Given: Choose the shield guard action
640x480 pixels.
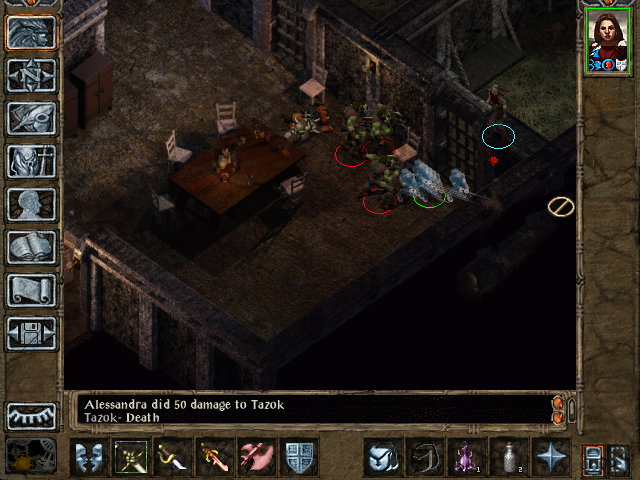Looking at the screenshot, I should (300, 457).
